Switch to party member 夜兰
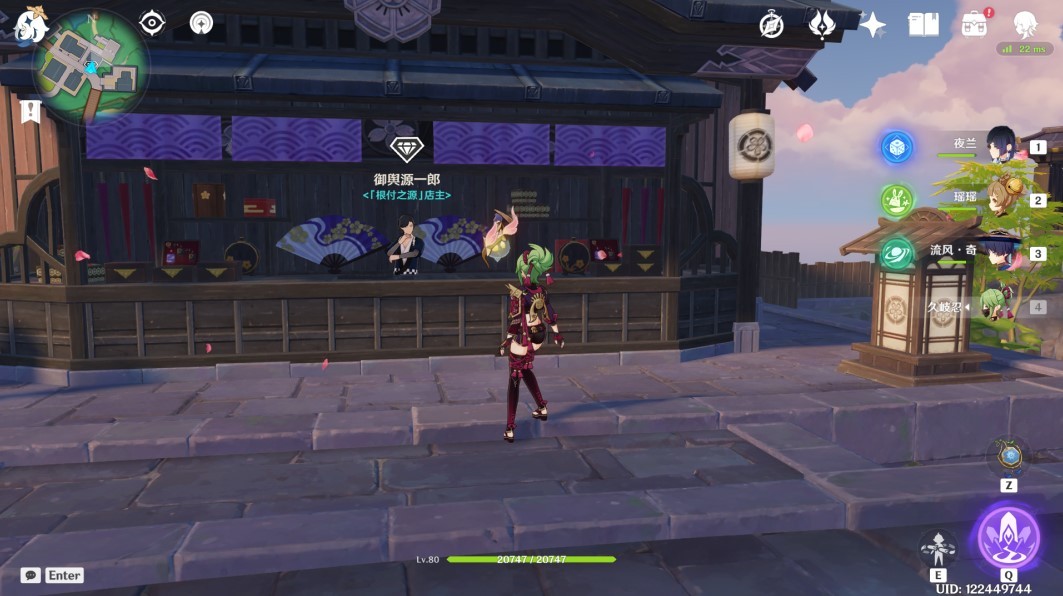The height and width of the screenshot is (596, 1063). pos(1000,145)
